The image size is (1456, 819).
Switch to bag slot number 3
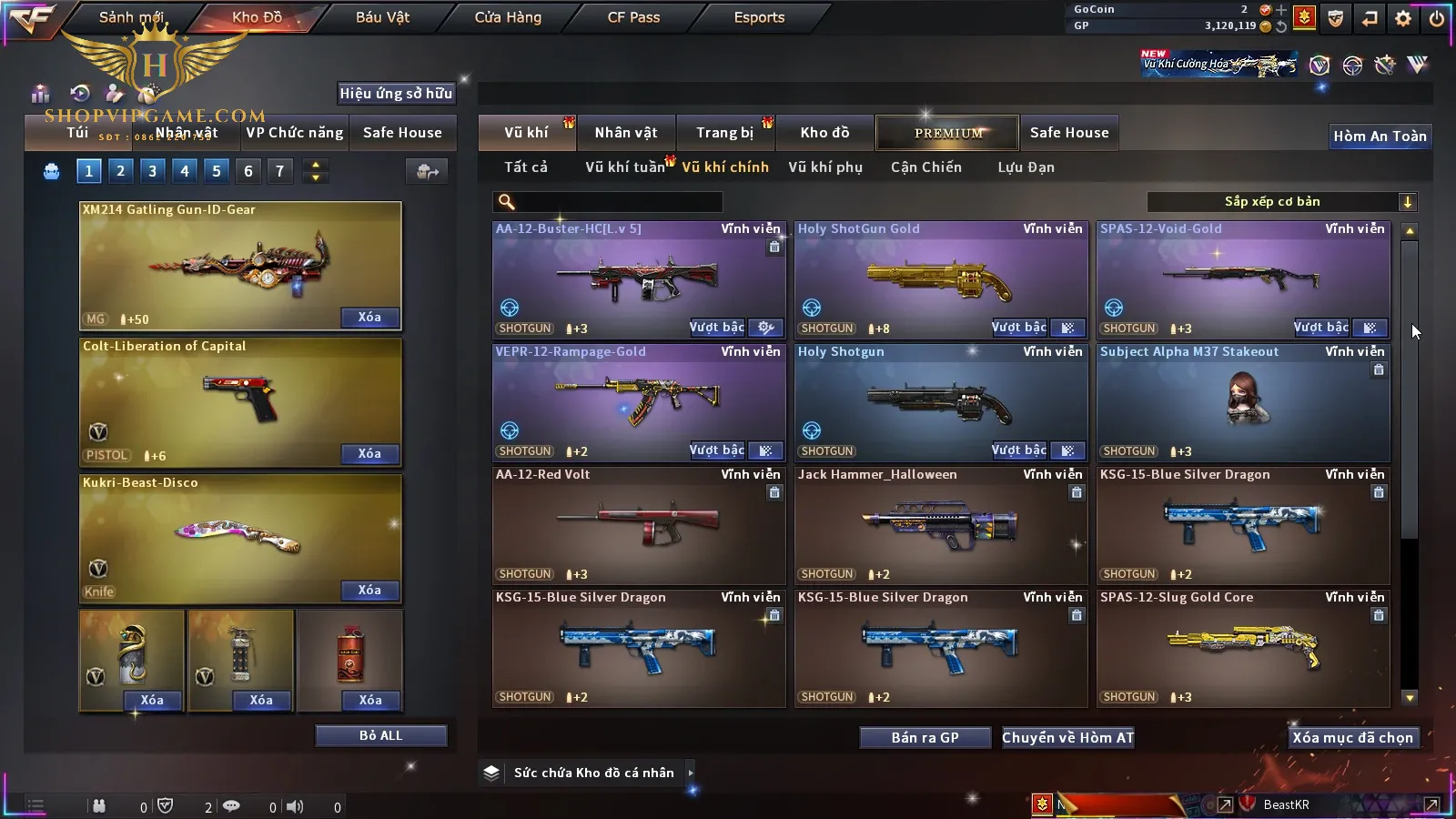point(152,171)
